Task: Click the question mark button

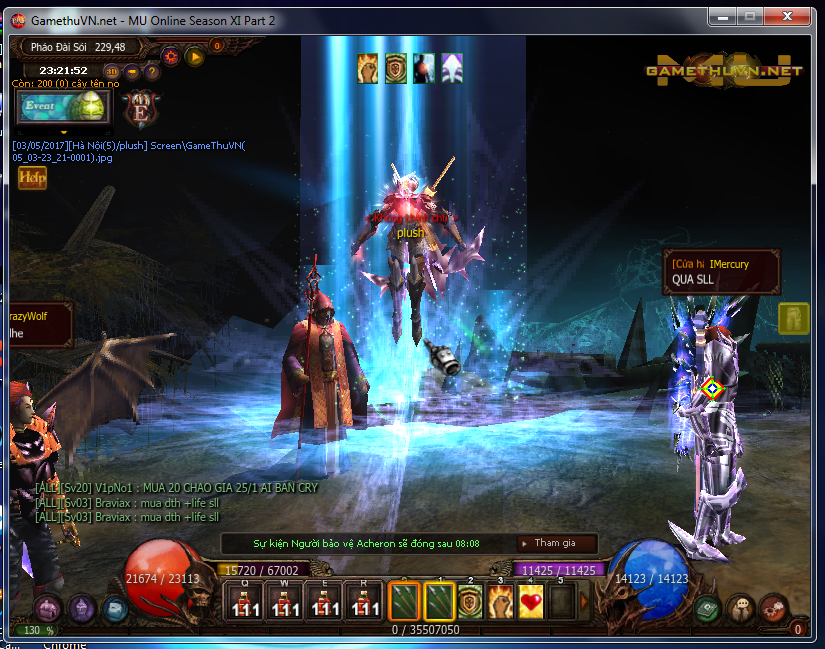Action: click(152, 71)
